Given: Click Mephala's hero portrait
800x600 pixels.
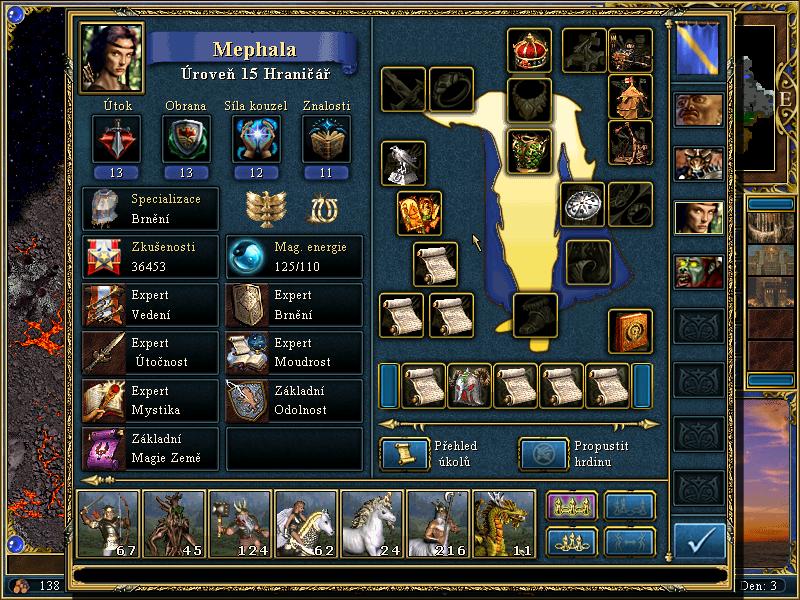Looking at the screenshot, I should (113, 56).
